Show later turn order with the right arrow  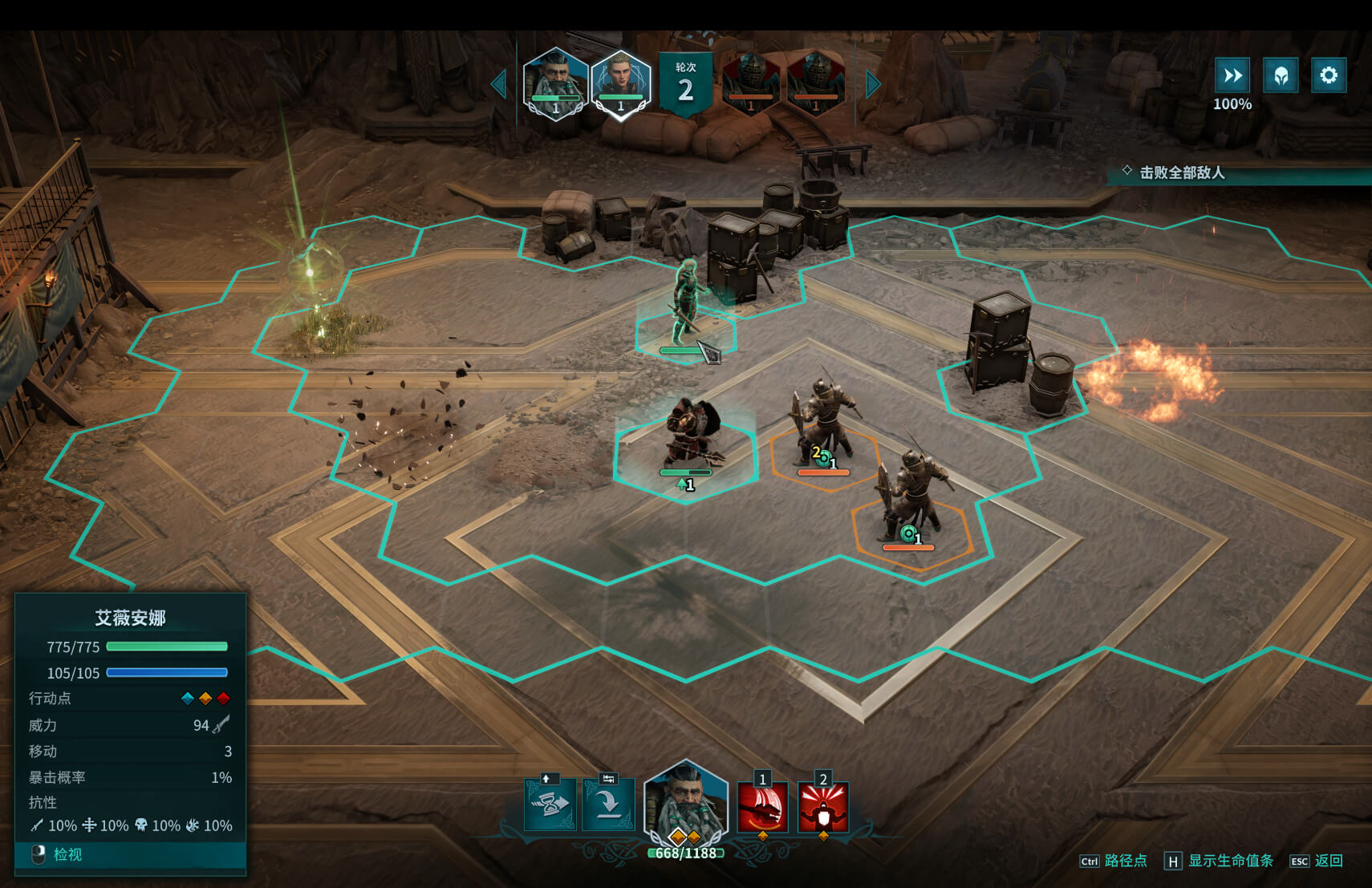pyautogui.click(x=873, y=84)
